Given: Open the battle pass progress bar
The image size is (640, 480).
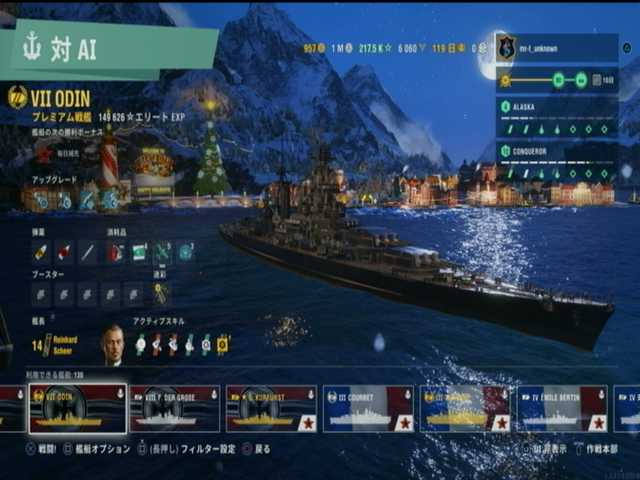Looking at the screenshot, I should tap(556, 80).
